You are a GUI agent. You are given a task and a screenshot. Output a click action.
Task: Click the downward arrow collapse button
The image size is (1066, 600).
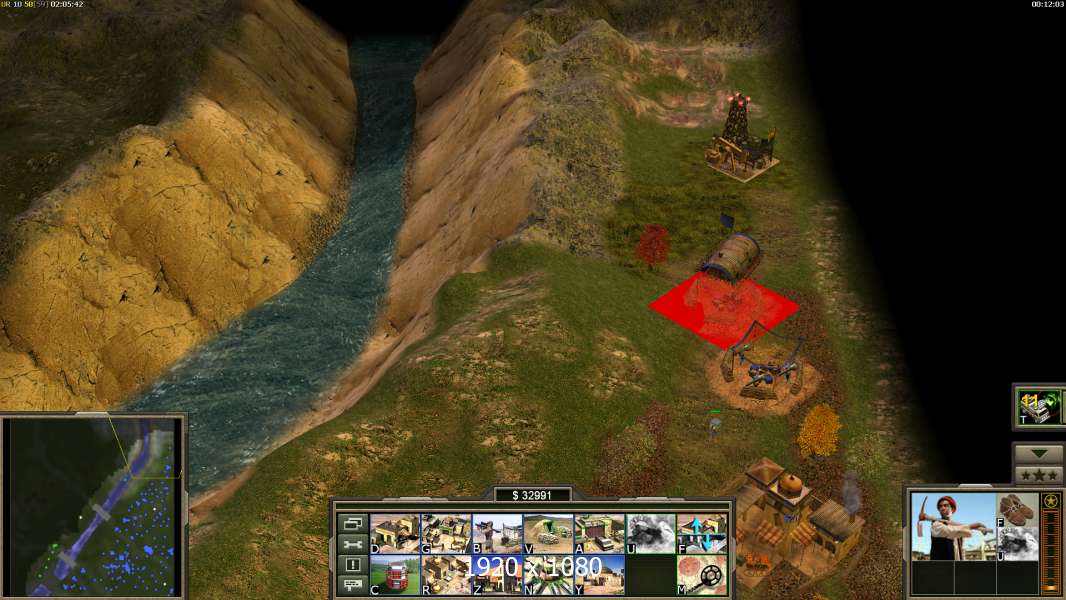[x=1038, y=454]
